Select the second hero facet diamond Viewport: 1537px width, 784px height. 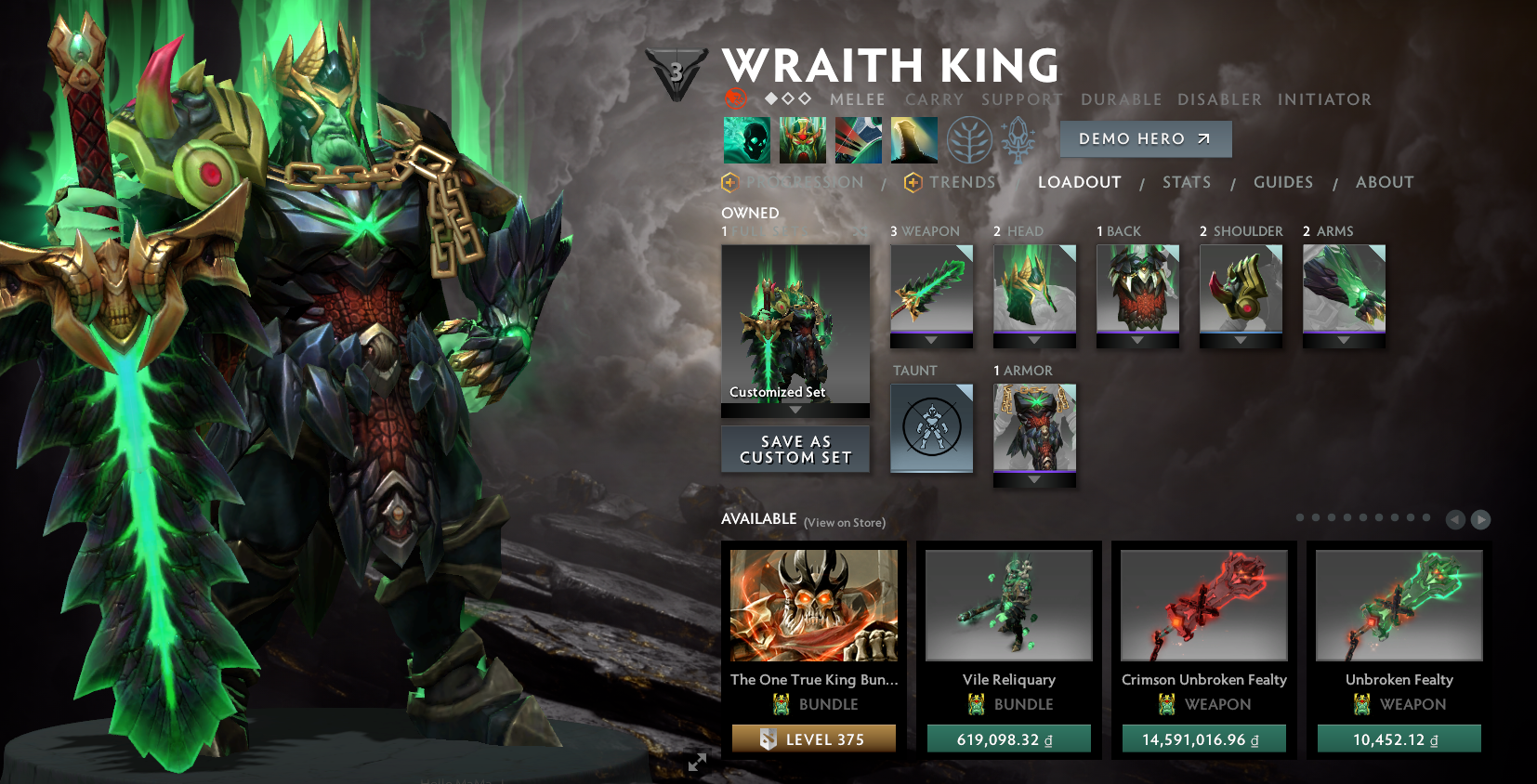click(789, 99)
